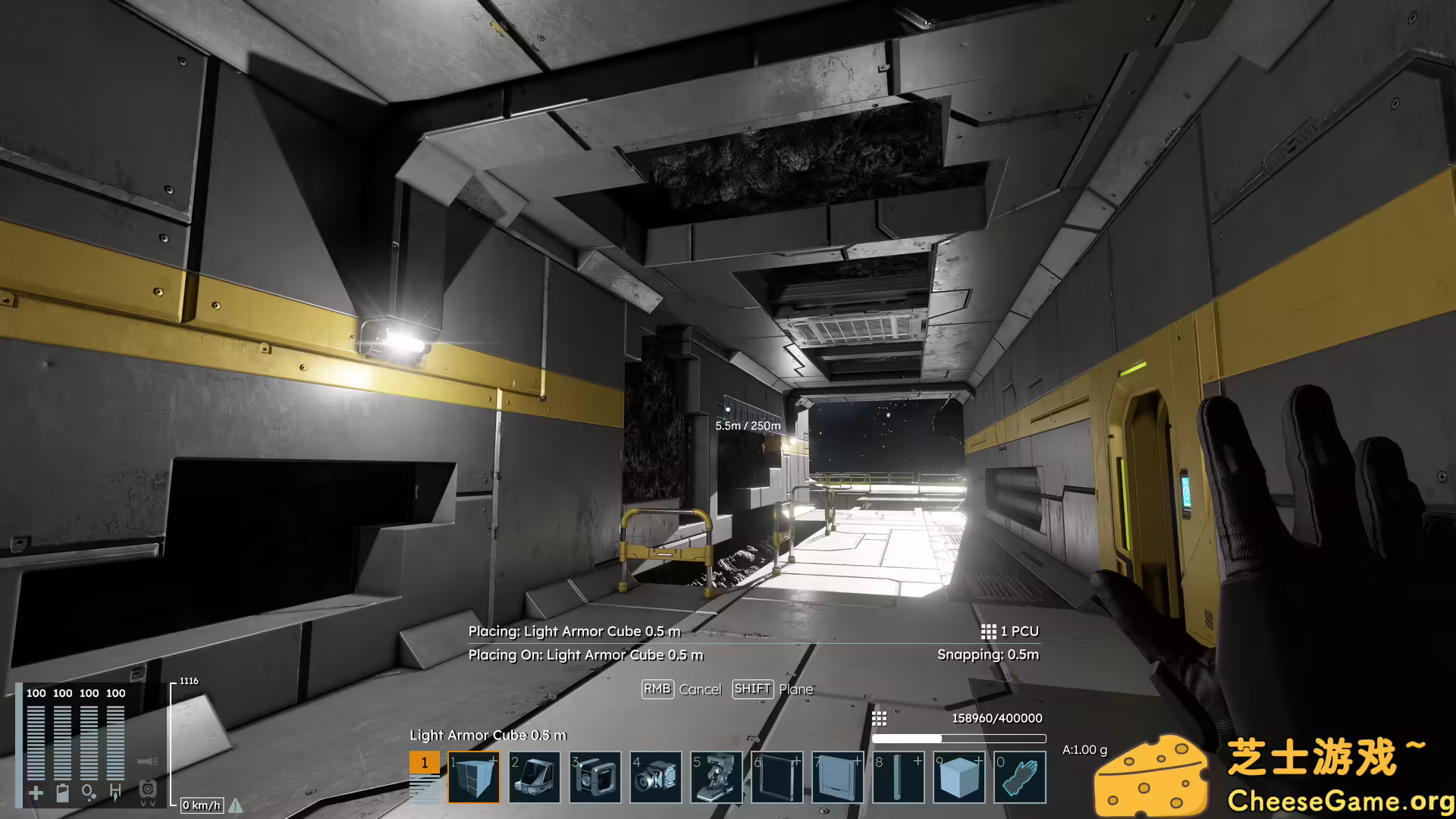Expand the plus icon on hotbar slot 1
1456x819 pixels.
[x=493, y=759]
